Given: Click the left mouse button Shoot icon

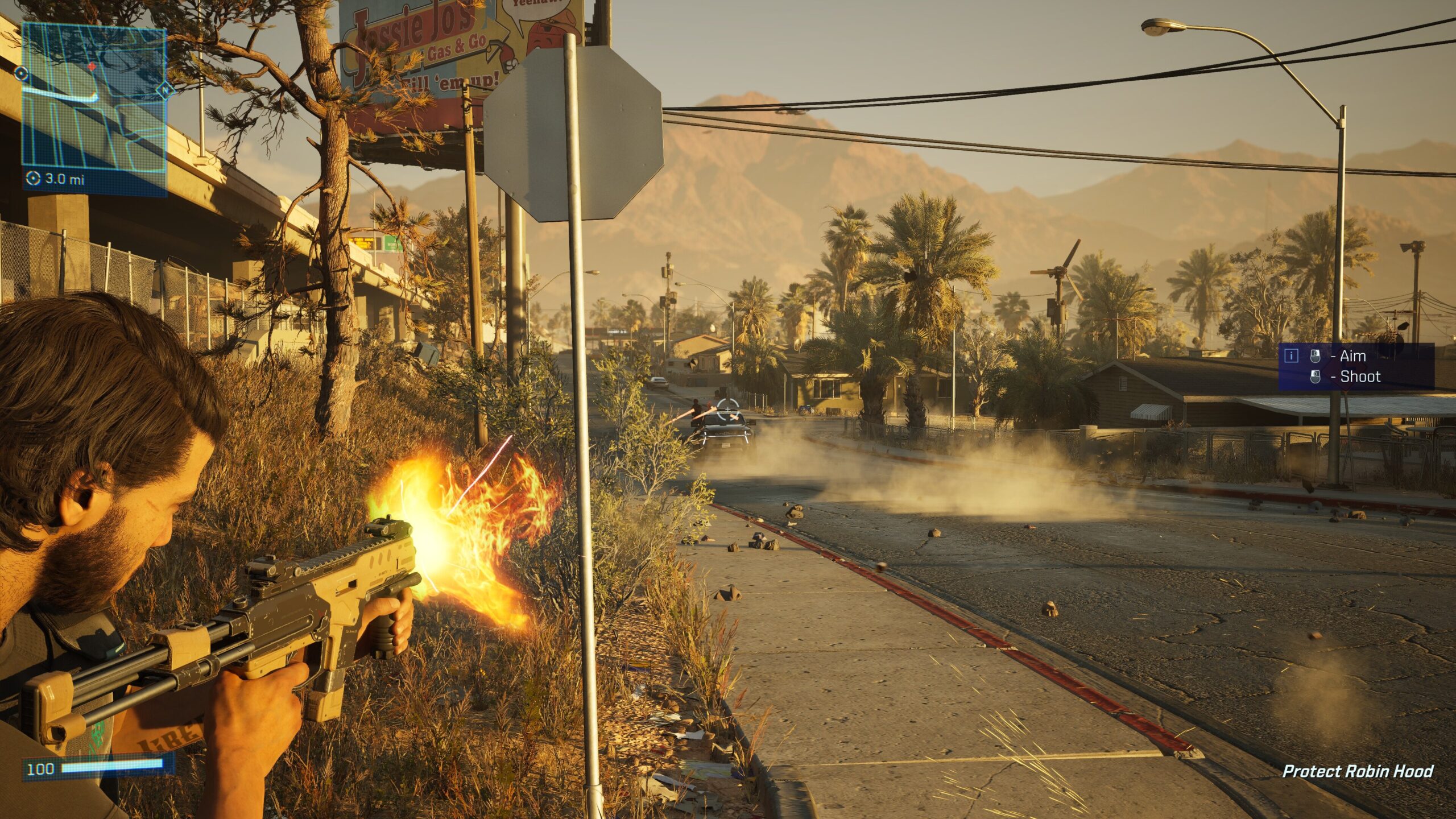Looking at the screenshot, I should point(1316,378).
